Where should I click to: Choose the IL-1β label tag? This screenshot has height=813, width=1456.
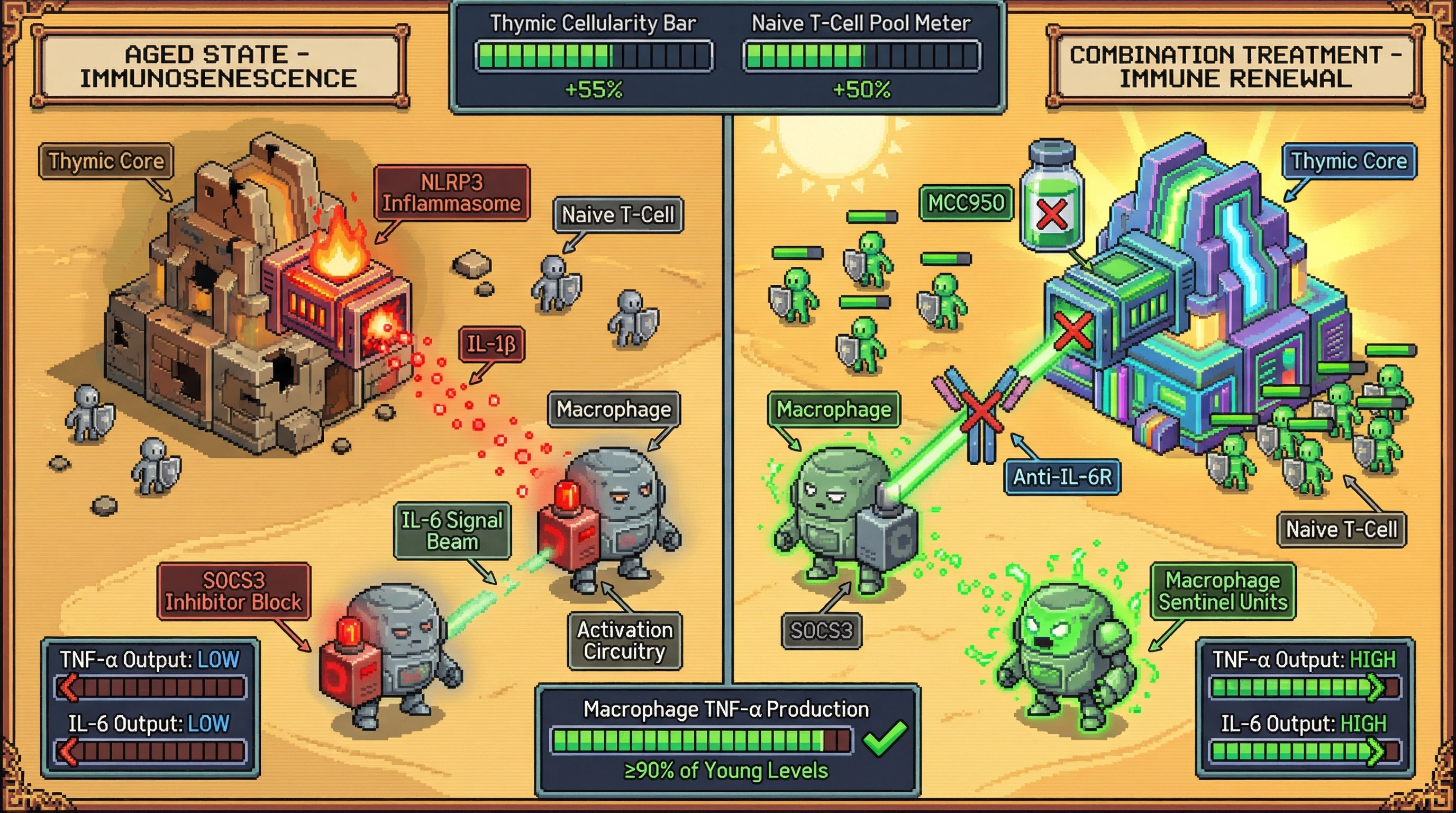491,344
